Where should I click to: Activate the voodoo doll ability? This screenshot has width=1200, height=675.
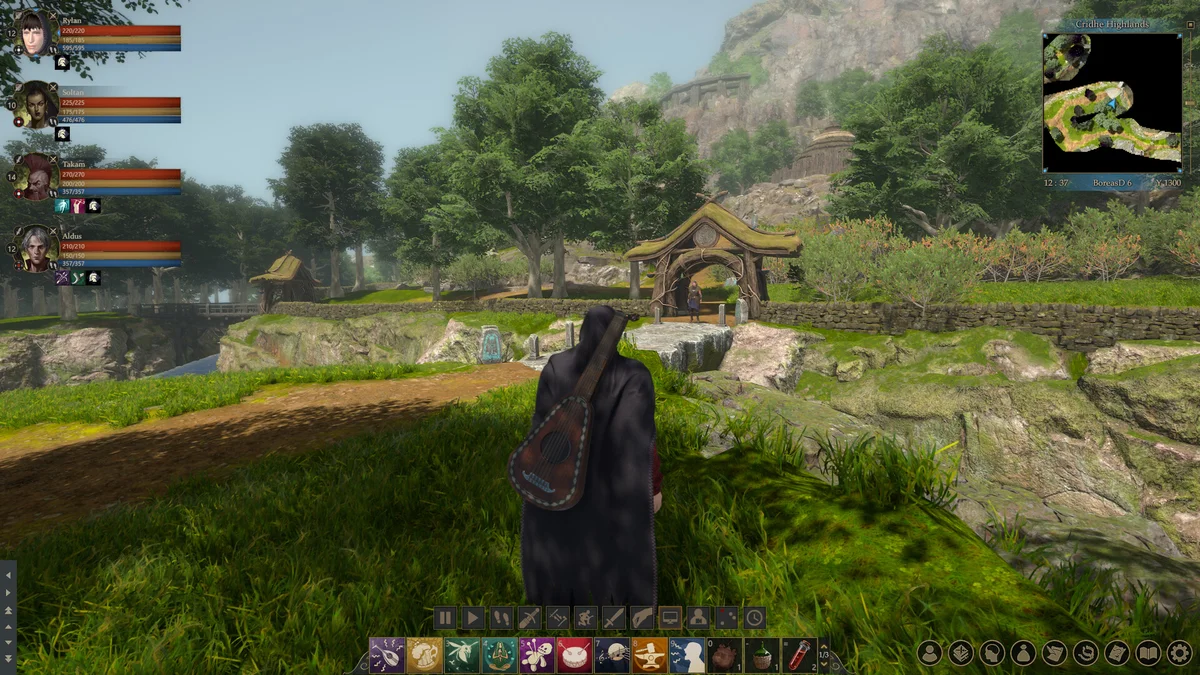(537, 655)
